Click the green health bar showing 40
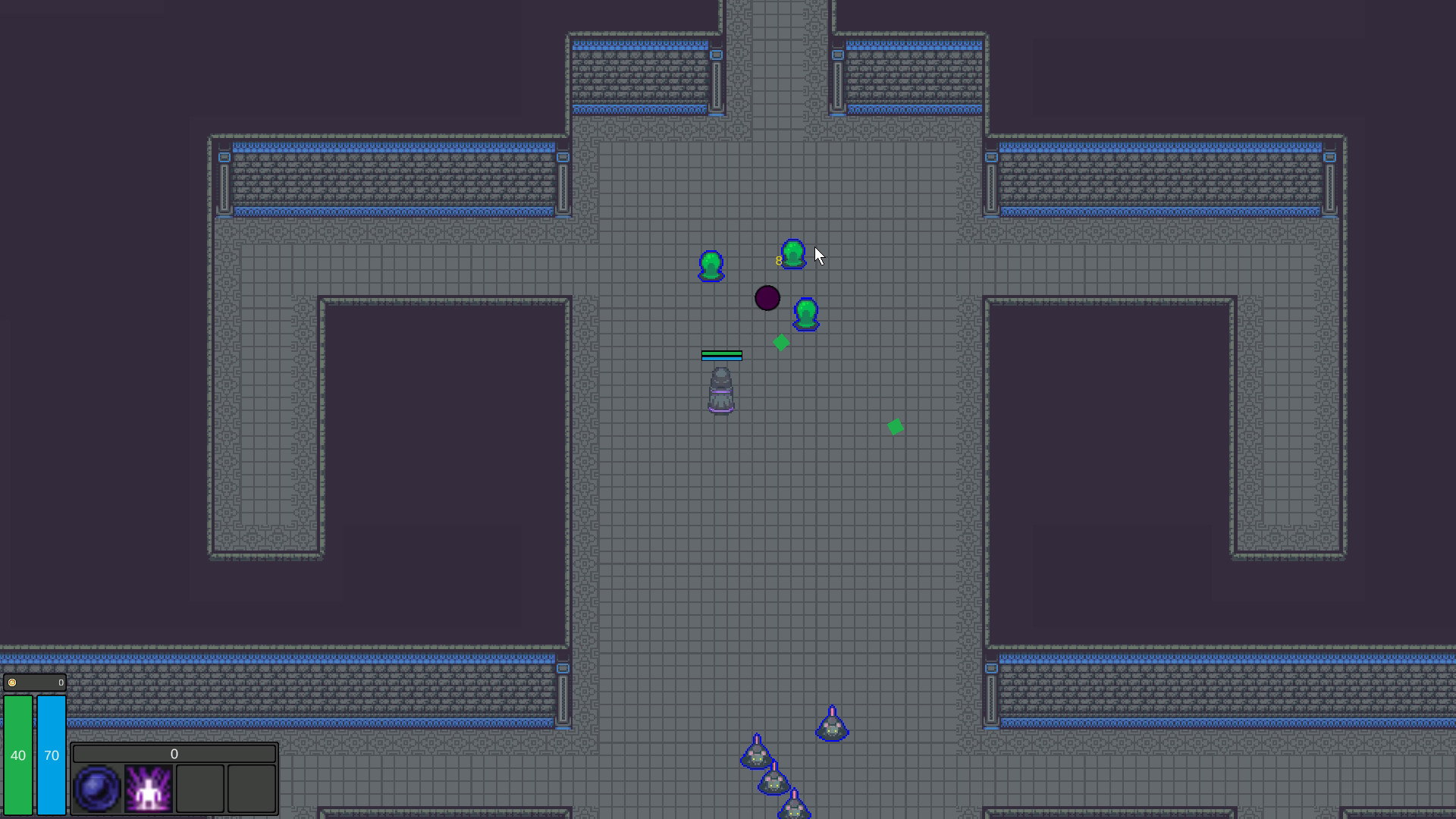Image resolution: width=1456 pixels, height=819 pixels. (x=19, y=755)
